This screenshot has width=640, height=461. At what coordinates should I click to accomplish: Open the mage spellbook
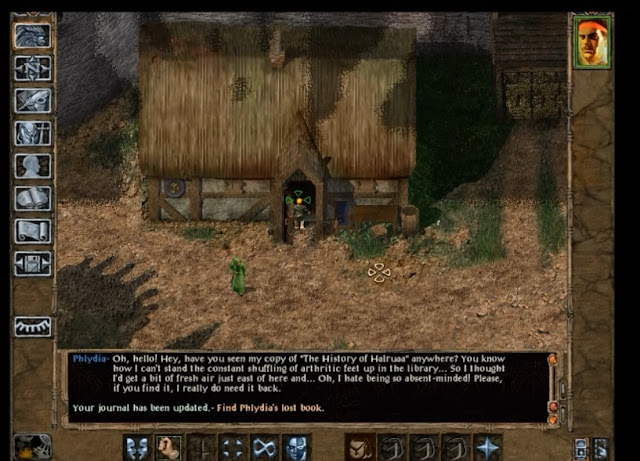pyautogui.click(x=33, y=199)
